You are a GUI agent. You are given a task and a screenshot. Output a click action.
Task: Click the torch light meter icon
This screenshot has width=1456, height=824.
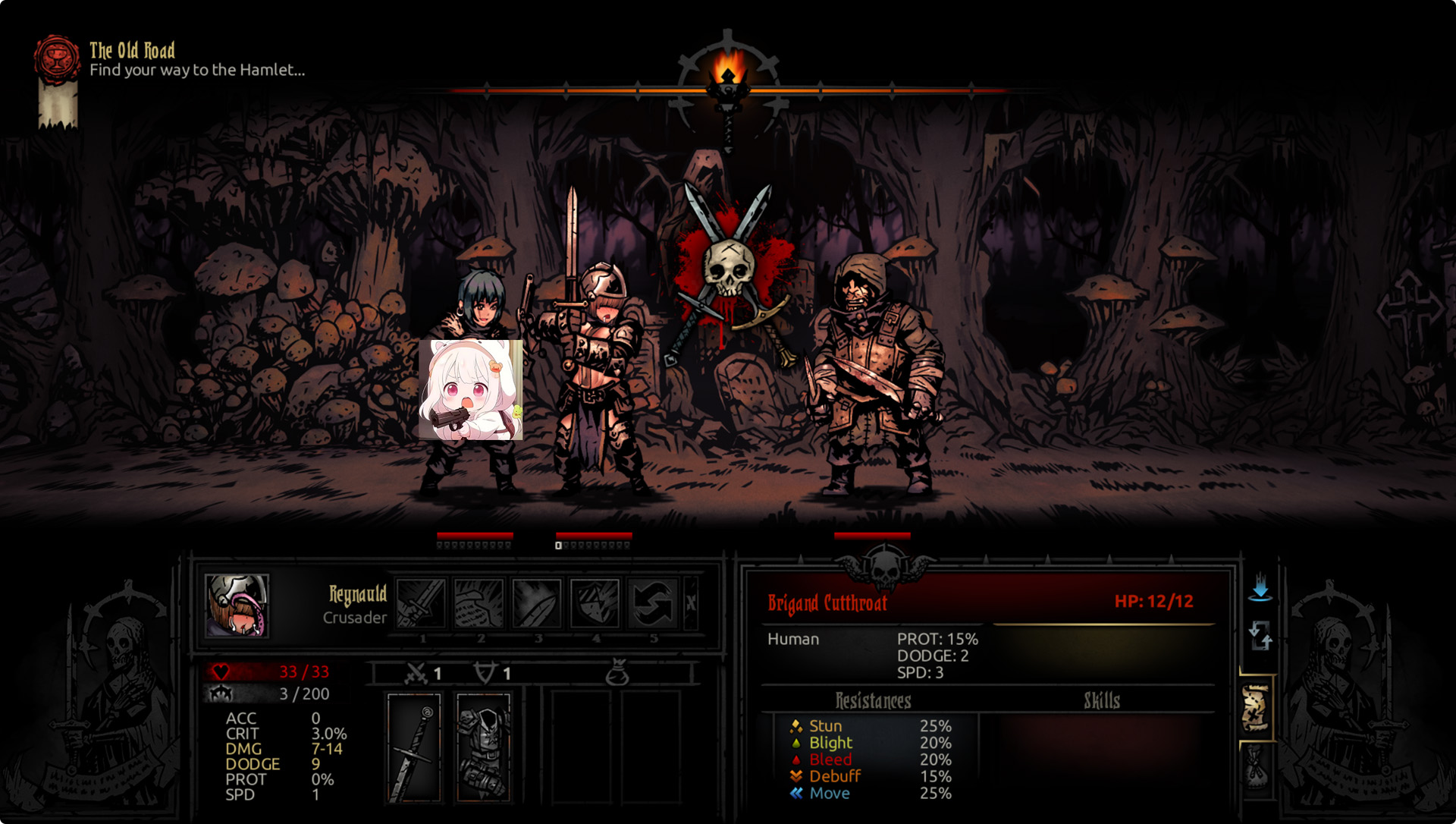[728, 76]
